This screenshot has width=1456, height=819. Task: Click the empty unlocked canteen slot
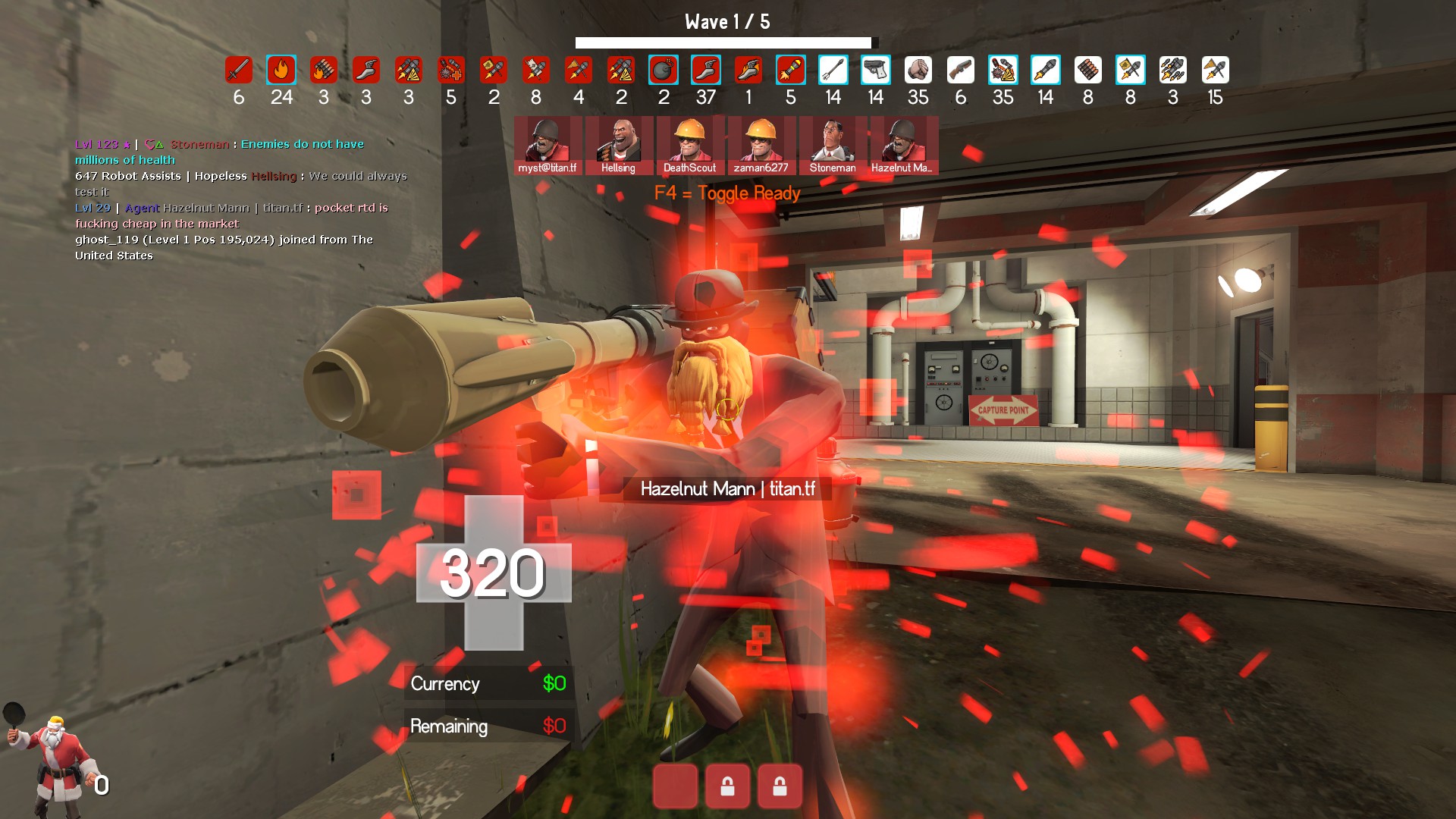[675, 786]
